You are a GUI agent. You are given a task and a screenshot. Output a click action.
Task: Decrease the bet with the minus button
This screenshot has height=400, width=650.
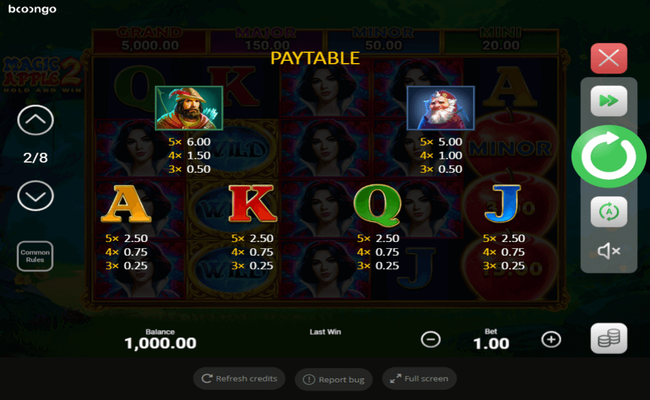click(431, 339)
